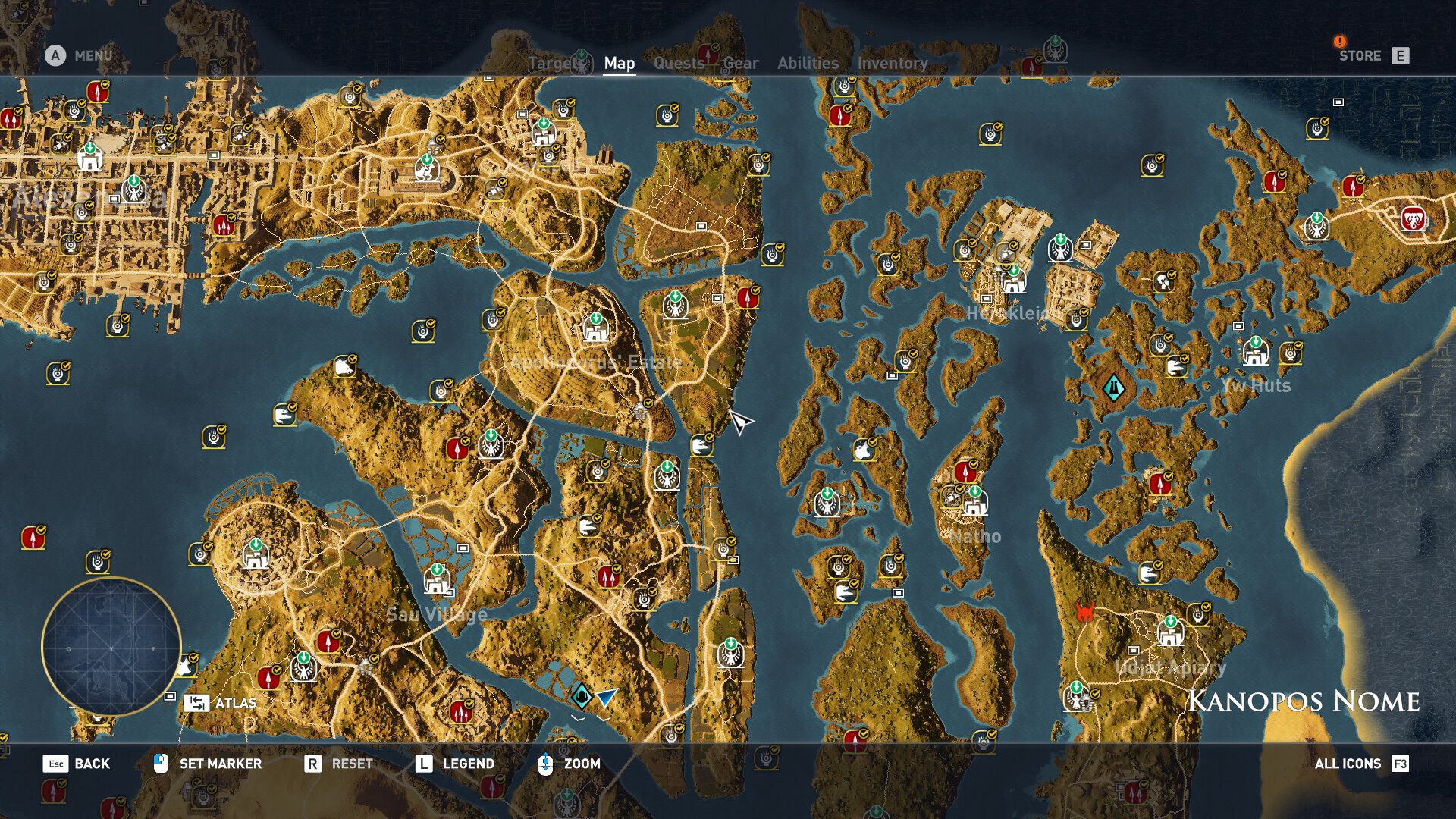Show the map Legend
The width and height of the screenshot is (1456, 819).
pos(454,764)
